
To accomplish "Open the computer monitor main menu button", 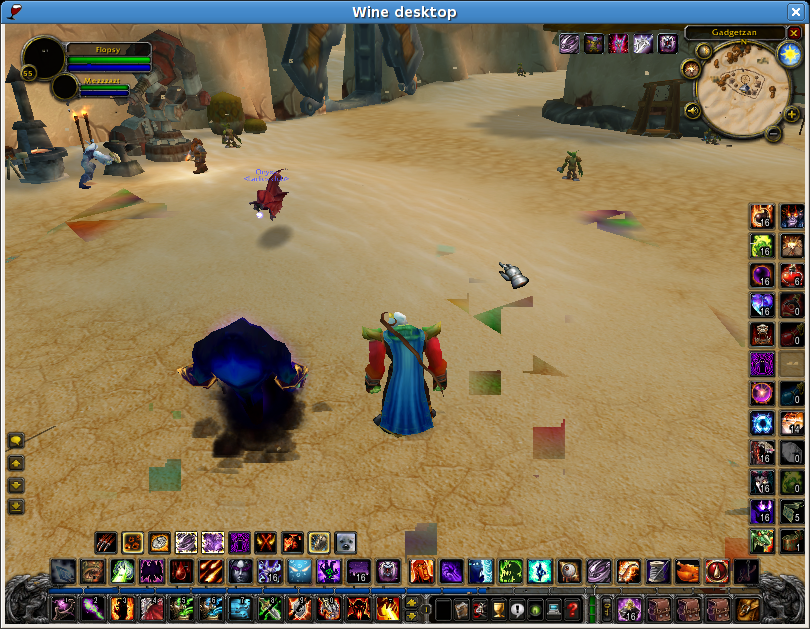I will coord(553,608).
